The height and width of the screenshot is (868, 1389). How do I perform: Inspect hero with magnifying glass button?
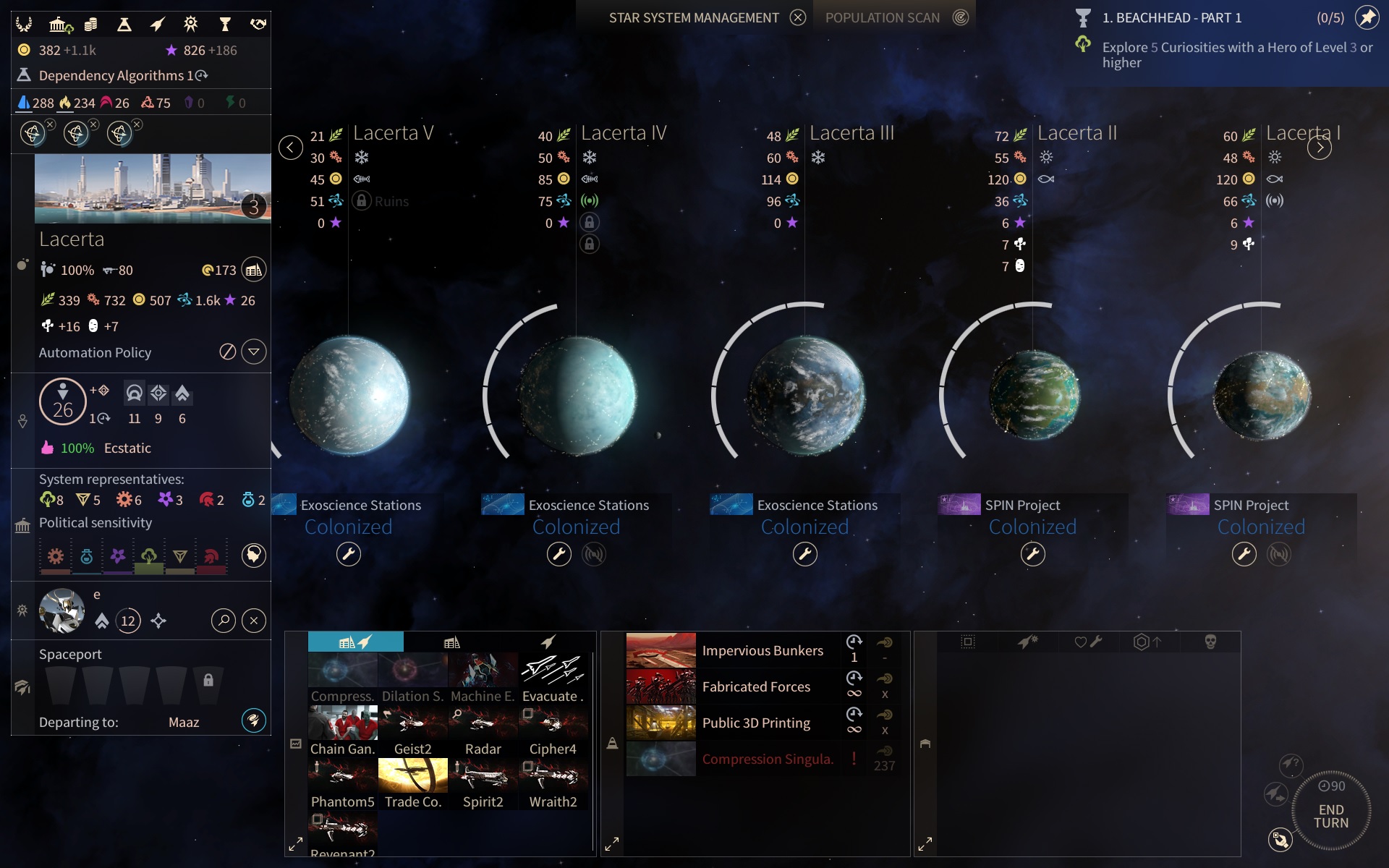224,621
